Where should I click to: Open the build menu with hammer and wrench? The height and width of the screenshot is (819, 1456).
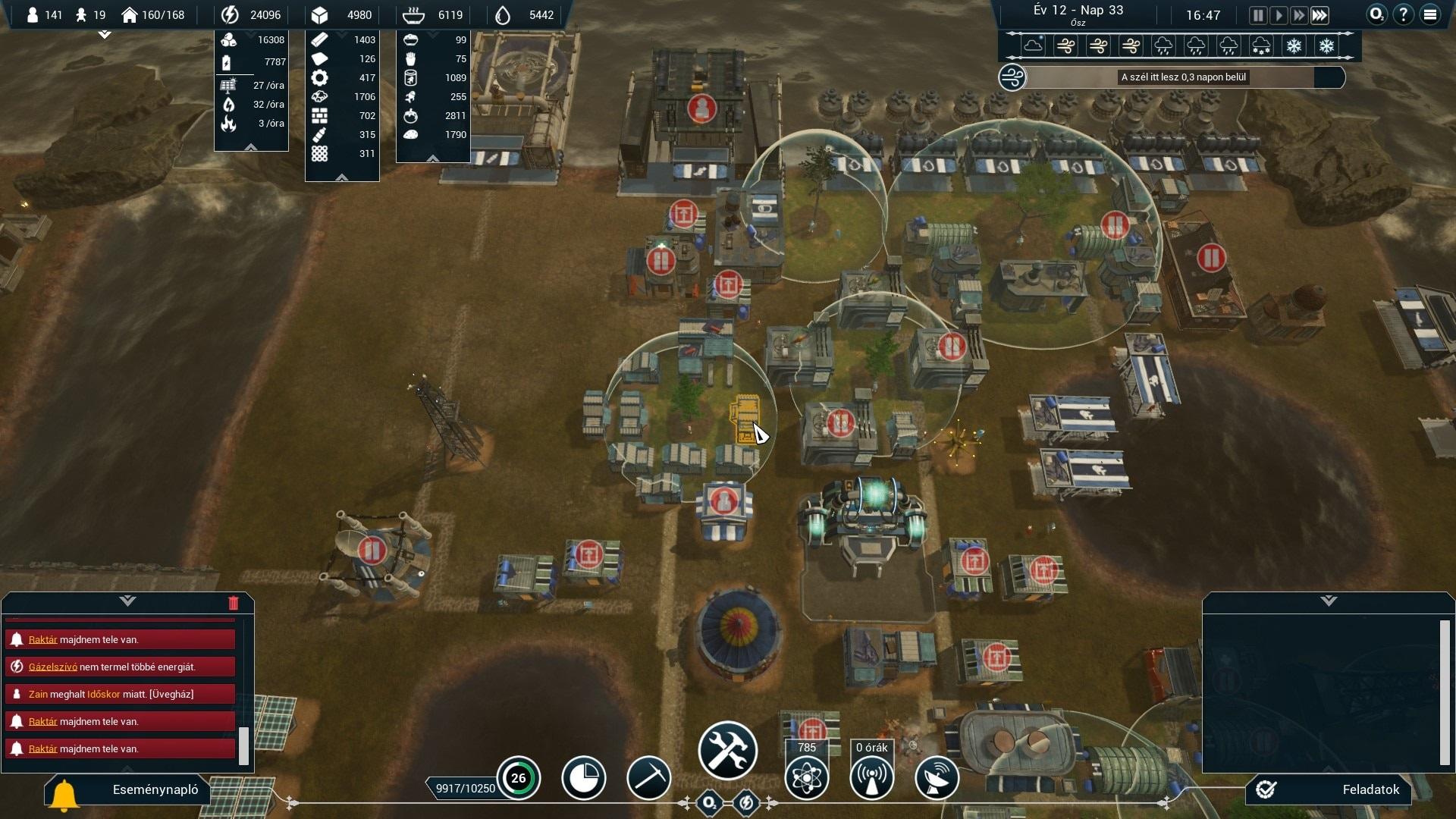click(x=727, y=751)
